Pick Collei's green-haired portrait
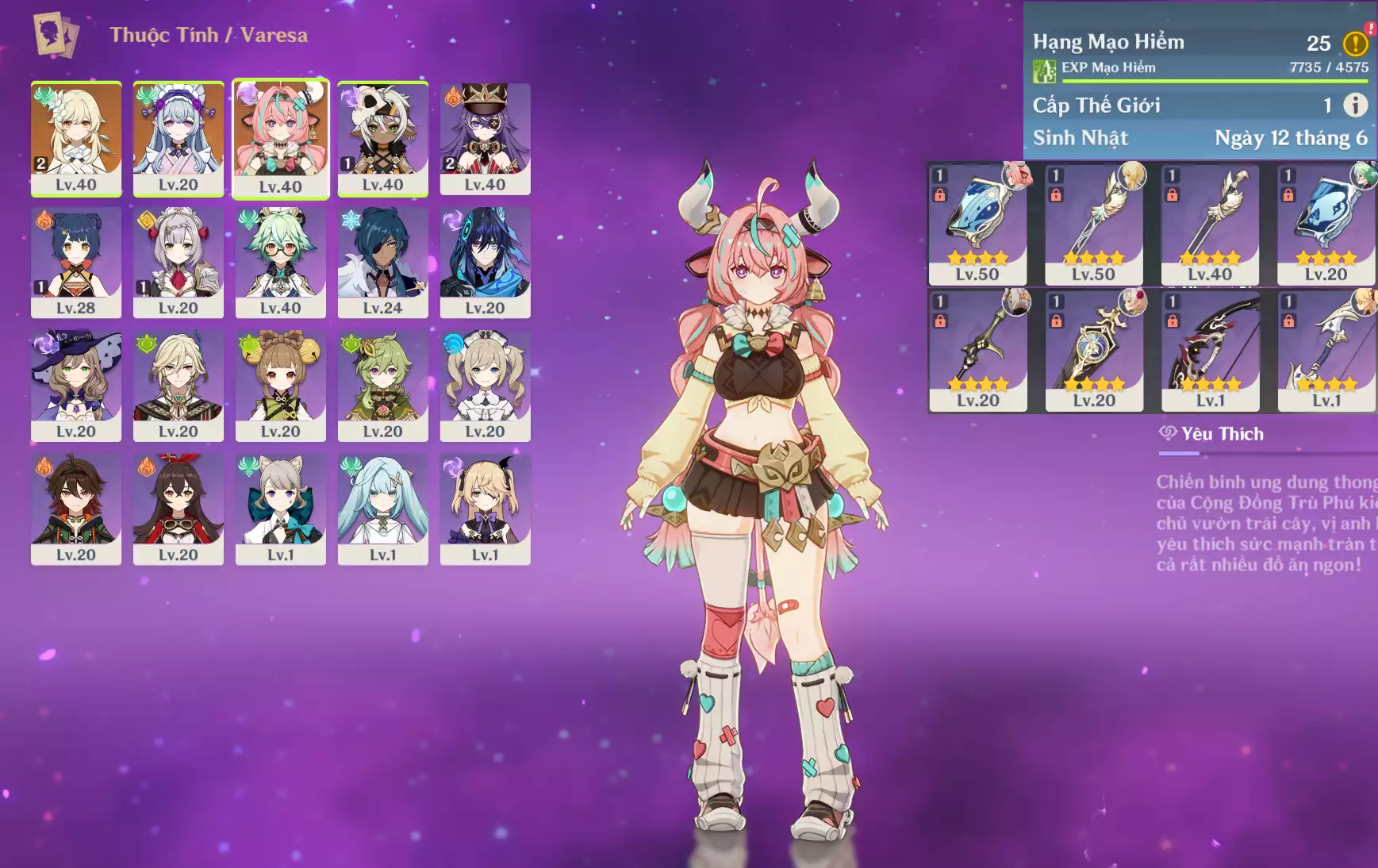 pyautogui.click(x=382, y=384)
